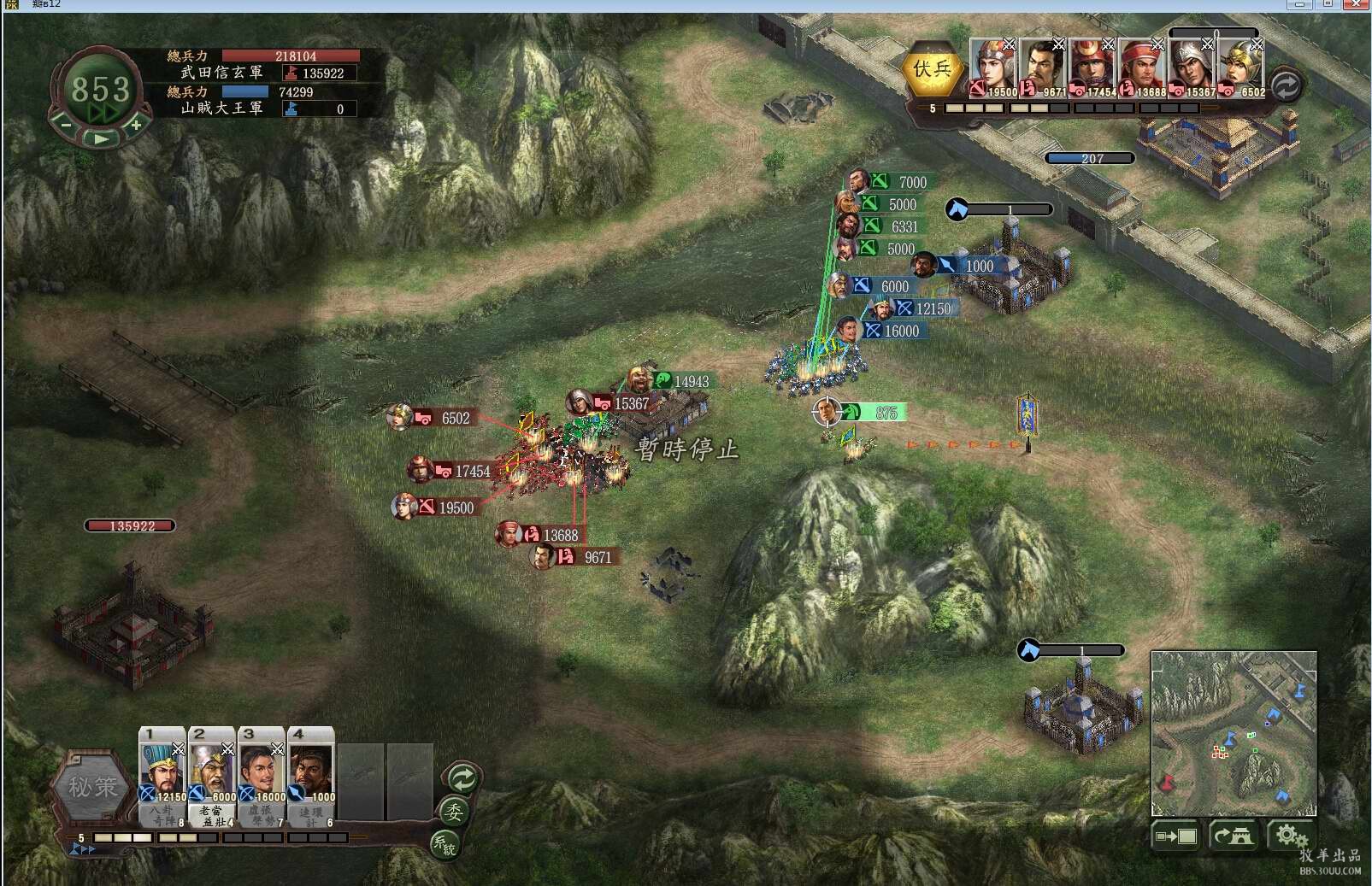Choose enemy officer portrait with 6502 troops
This screenshot has height=886, width=1372.
pyautogui.click(x=1241, y=67)
